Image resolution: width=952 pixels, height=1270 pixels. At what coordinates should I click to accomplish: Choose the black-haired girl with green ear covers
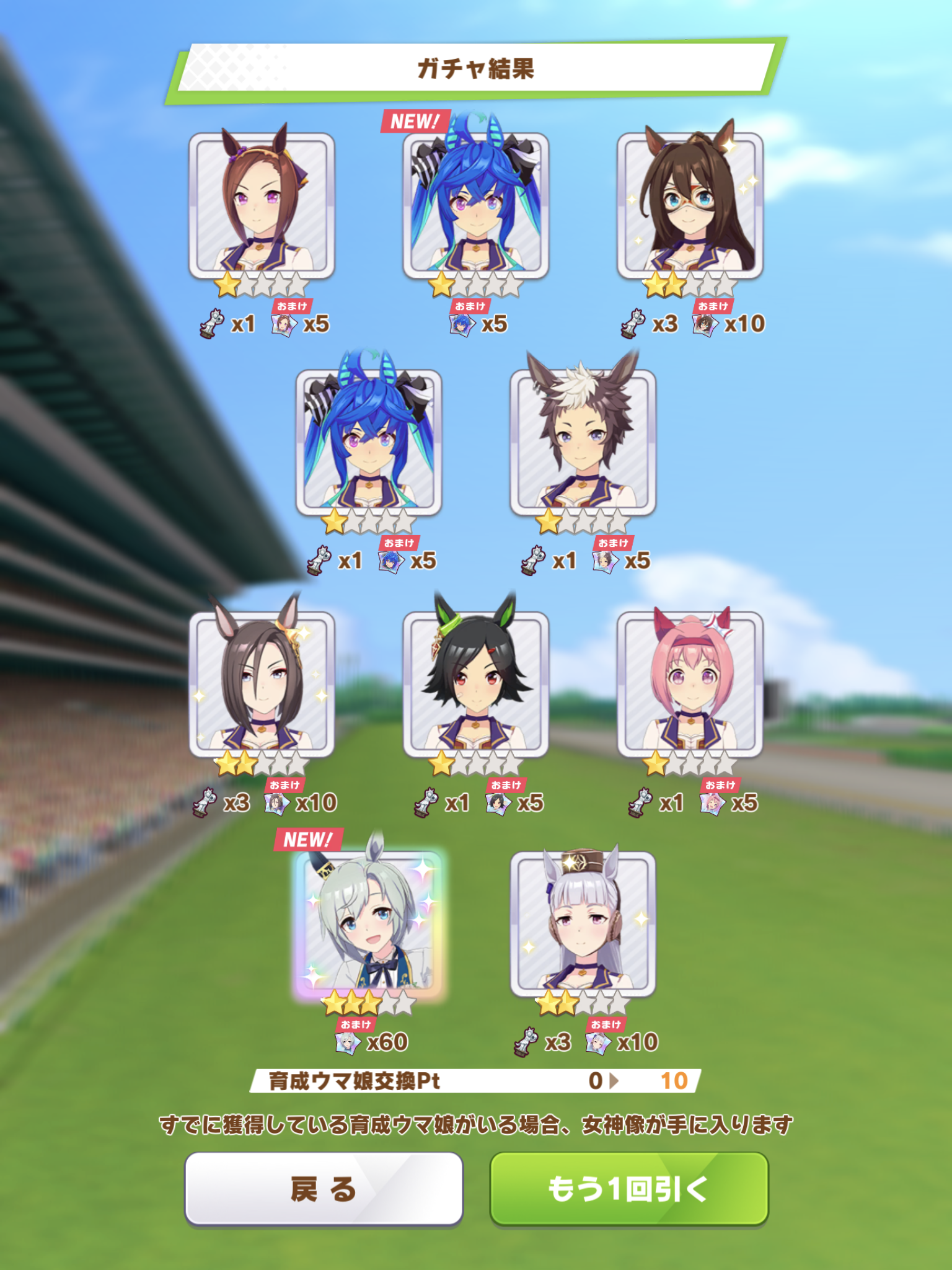click(x=475, y=683)
